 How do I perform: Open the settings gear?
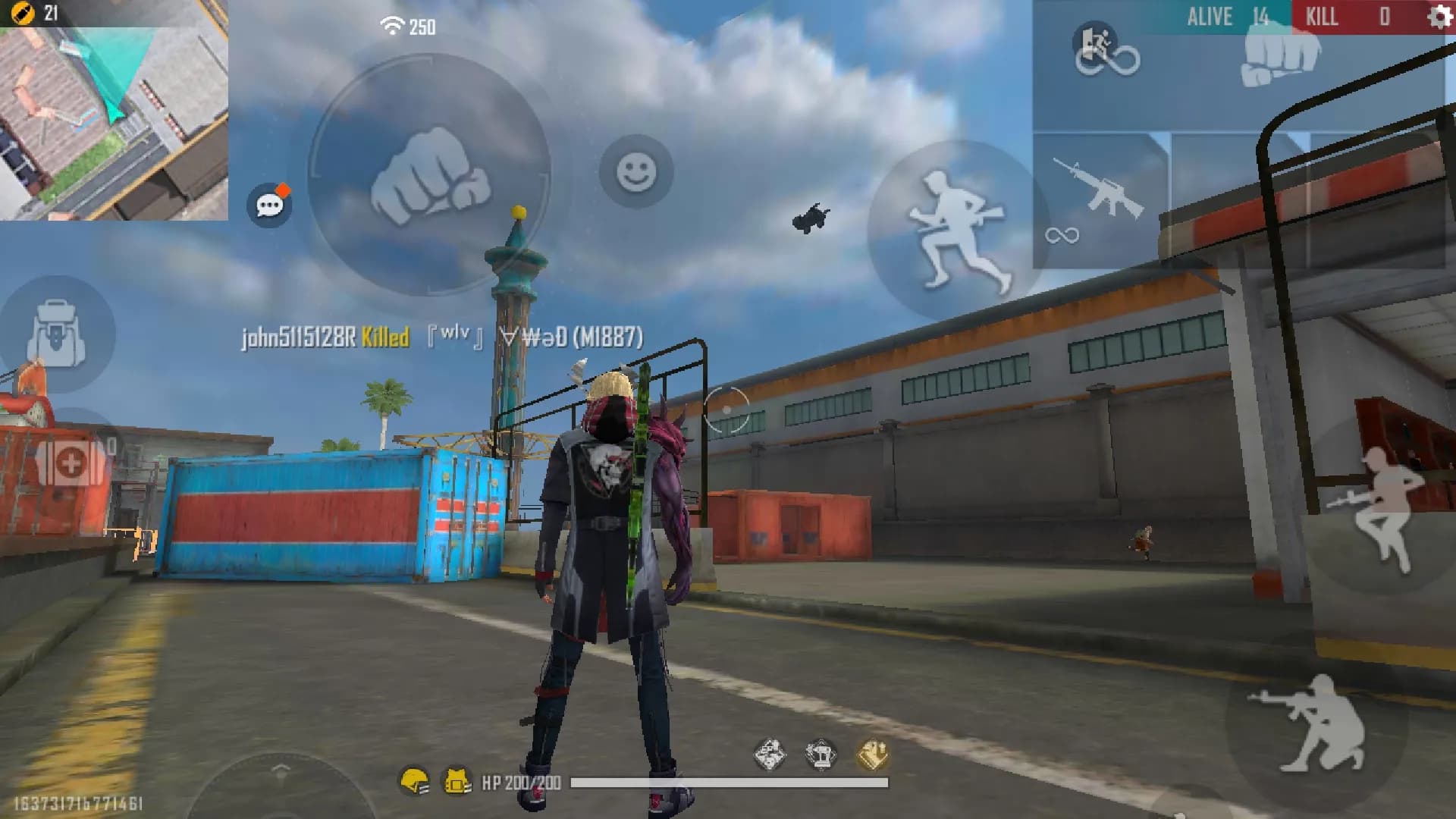[x=1439, y=17]
